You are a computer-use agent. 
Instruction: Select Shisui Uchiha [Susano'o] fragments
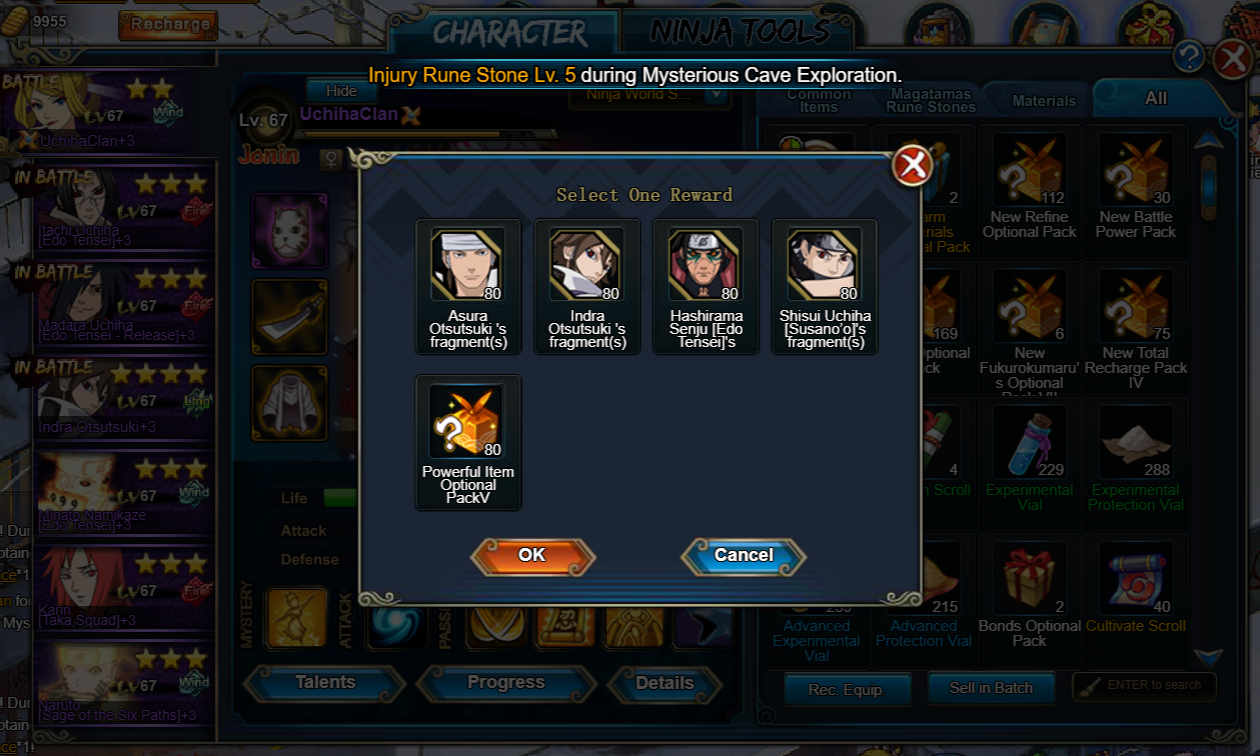tap(825, 266)
